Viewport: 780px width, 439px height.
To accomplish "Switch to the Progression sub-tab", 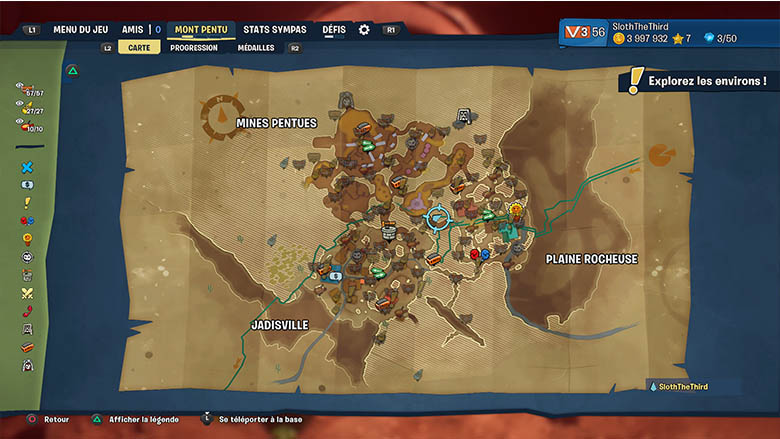I will (194, 47).
